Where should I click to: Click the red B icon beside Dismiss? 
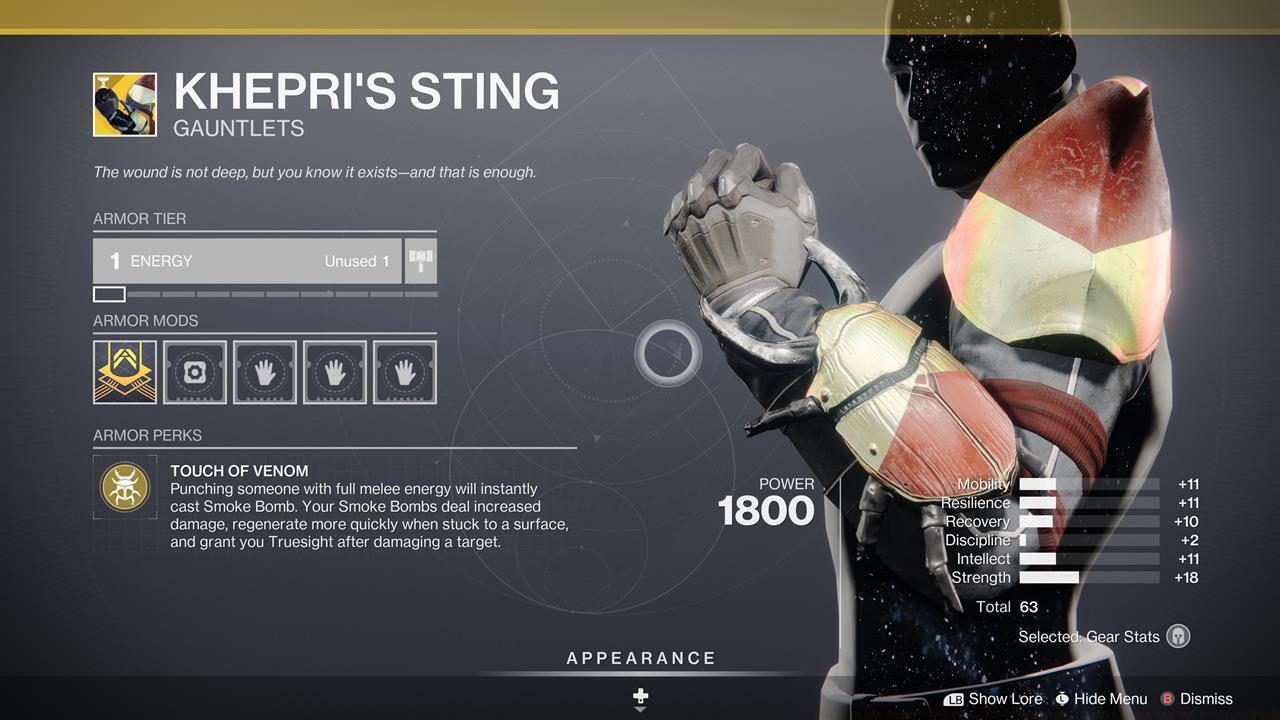tap(1166, 699)
